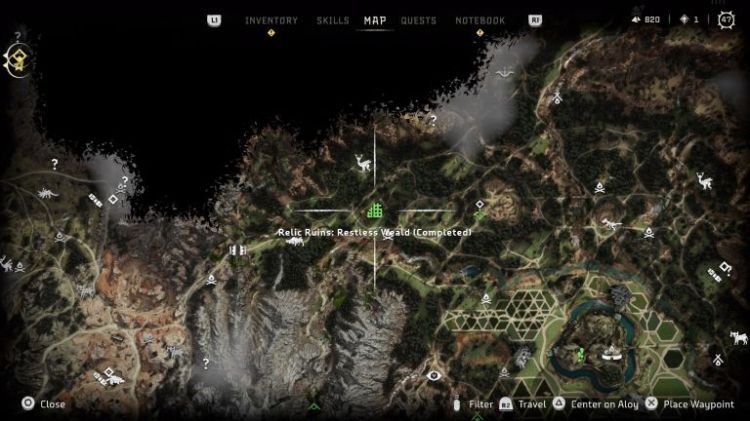The width and height of the screenshot is (750, 421).
Task: Select the green Relic Ruins marker
Action: [x=375, y=210]
